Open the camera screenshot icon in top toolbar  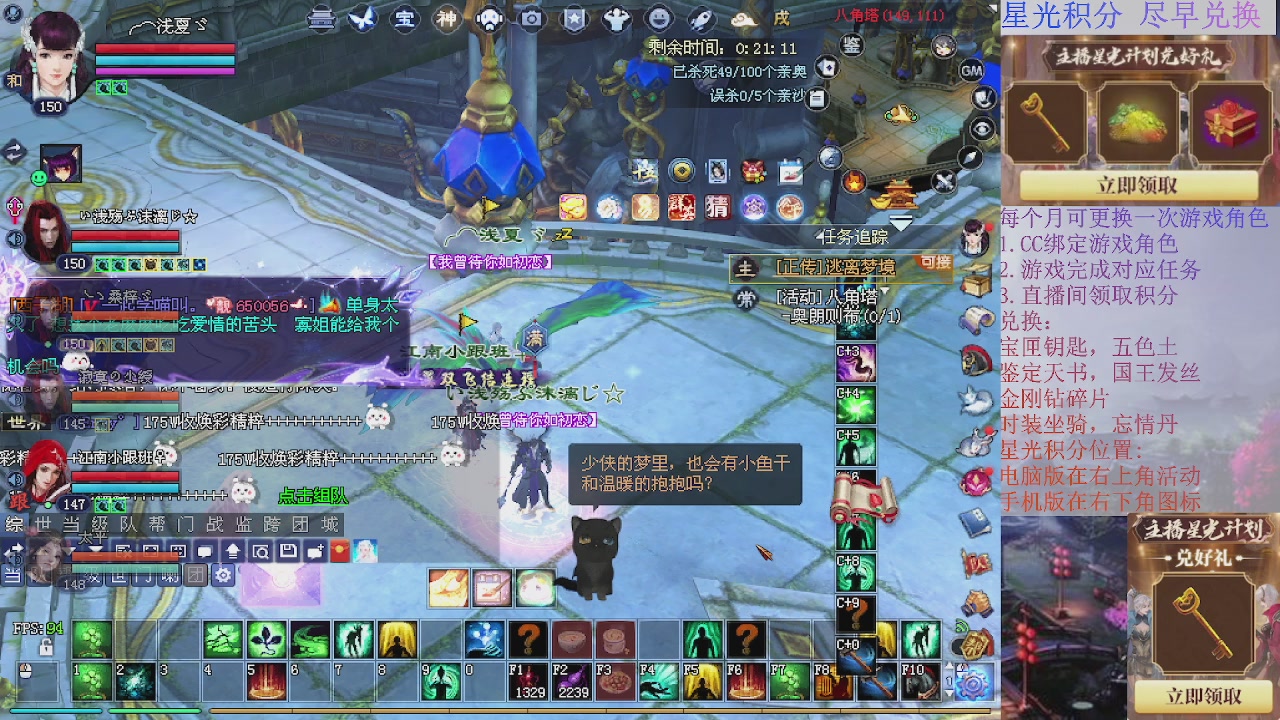532,18
